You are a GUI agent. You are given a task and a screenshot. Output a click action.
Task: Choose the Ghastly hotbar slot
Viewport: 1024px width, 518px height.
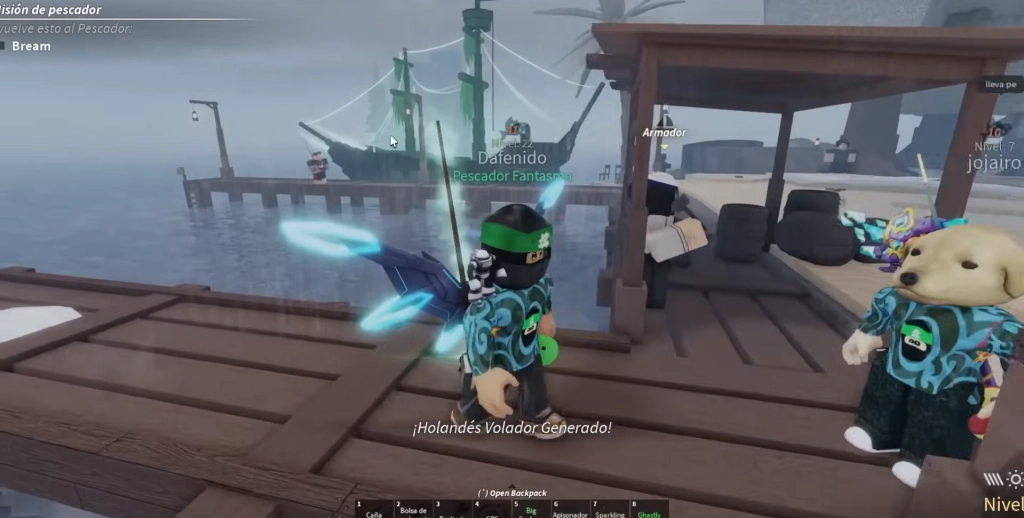point(648,510)
